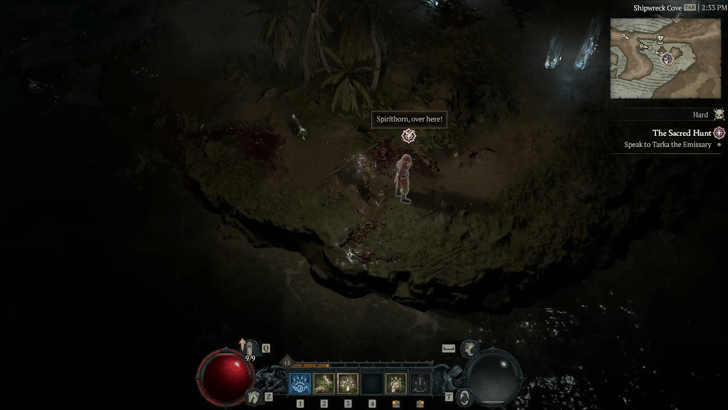The image size is (728, 410).
Task: Click the Sacred Hunt quest marker icon
Action: (x=719, y=133)
